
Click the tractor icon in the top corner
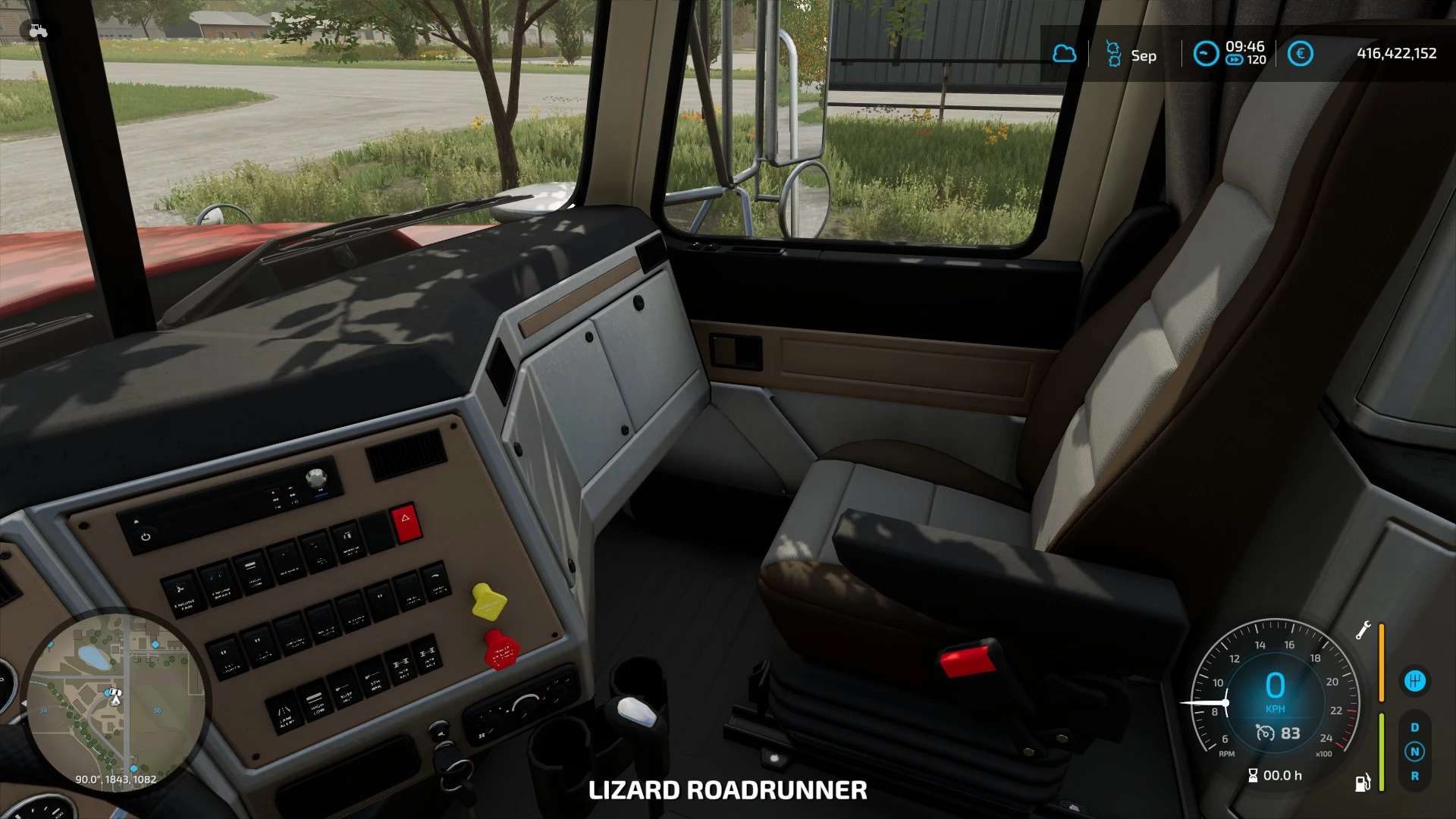click(38, 31)
